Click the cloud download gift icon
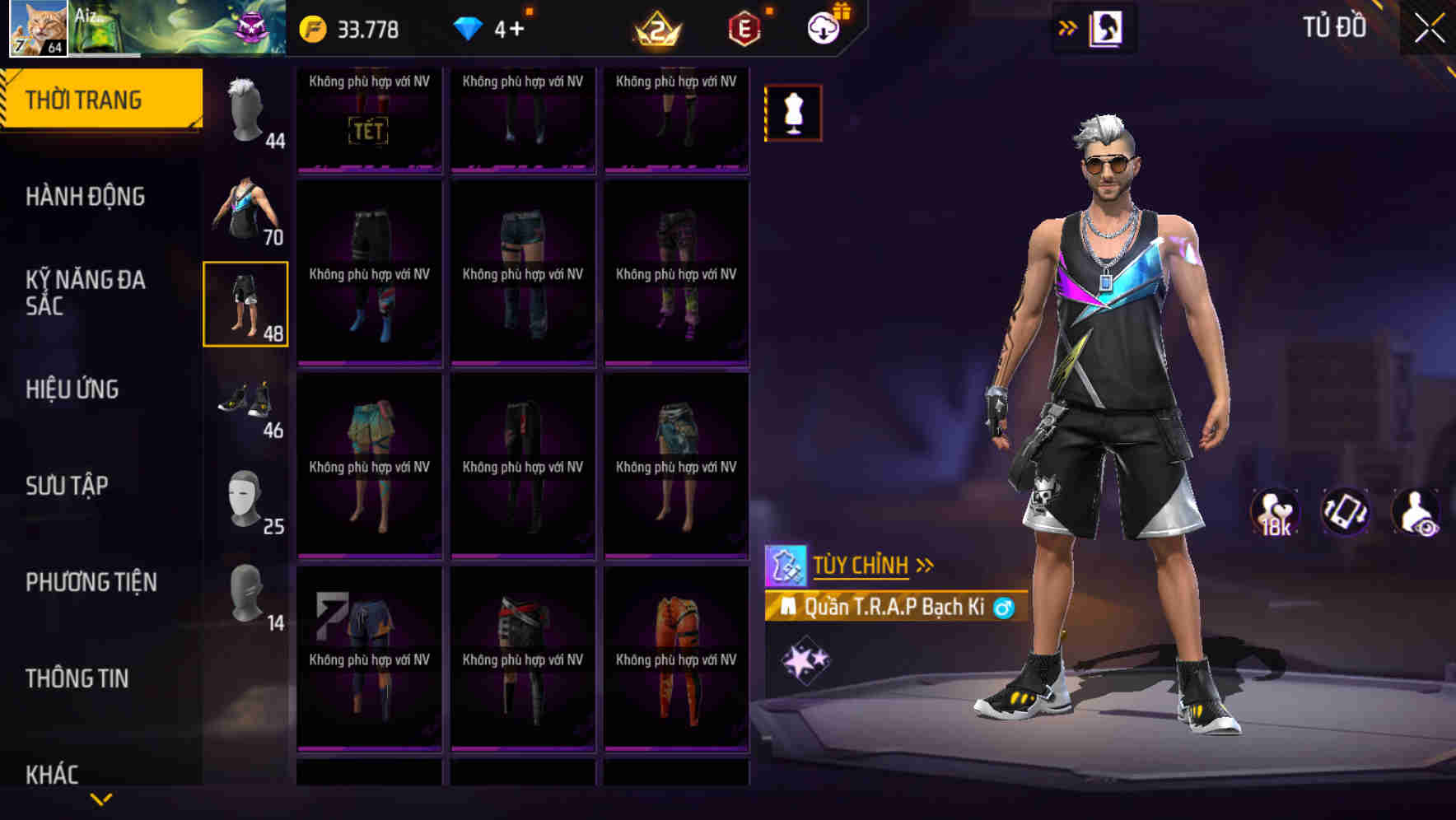The width and height of the screenshot is (1456, 820). tap(823, 27)
